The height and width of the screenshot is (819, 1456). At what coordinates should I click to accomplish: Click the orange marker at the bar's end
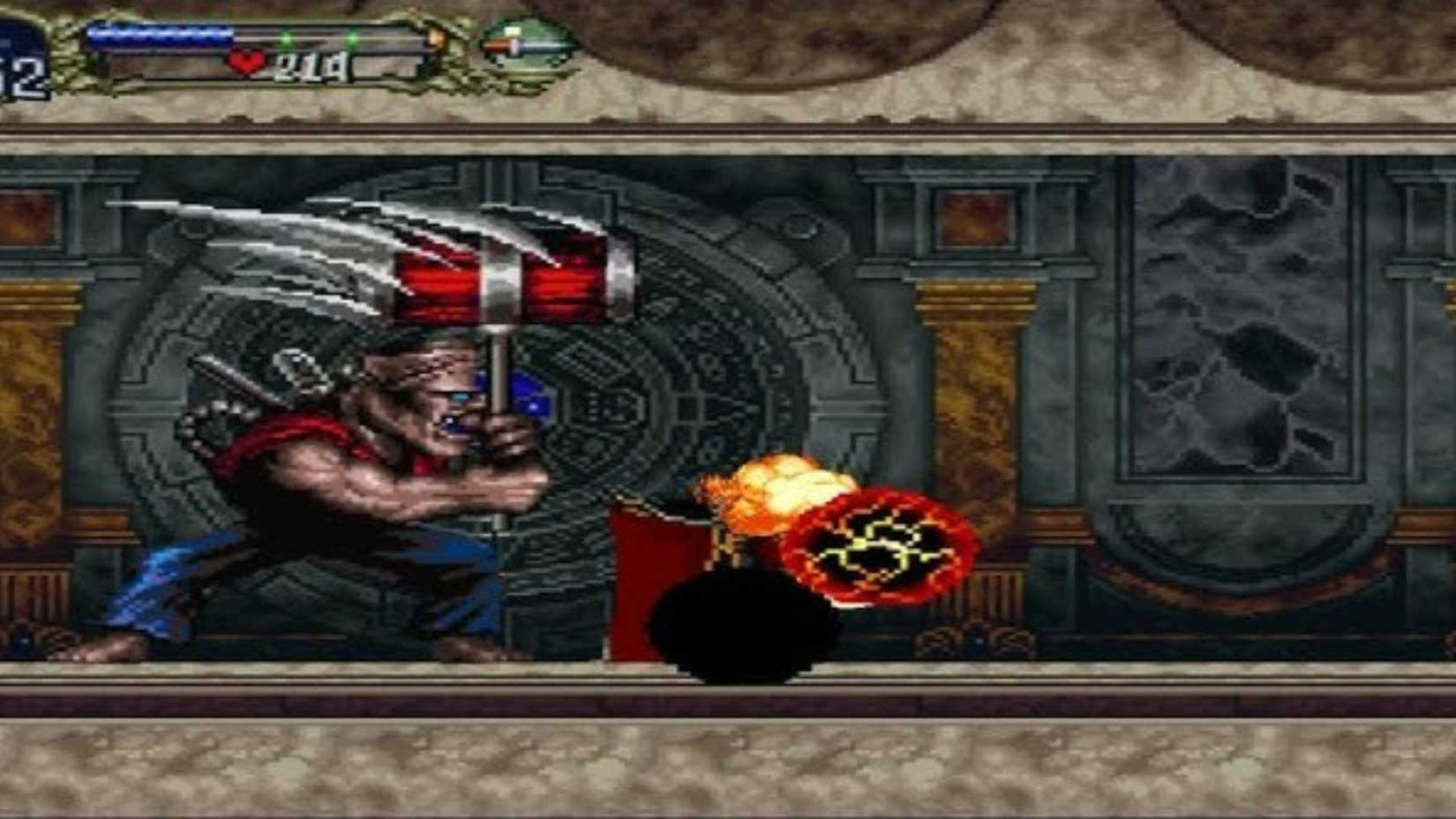point(436,38)
